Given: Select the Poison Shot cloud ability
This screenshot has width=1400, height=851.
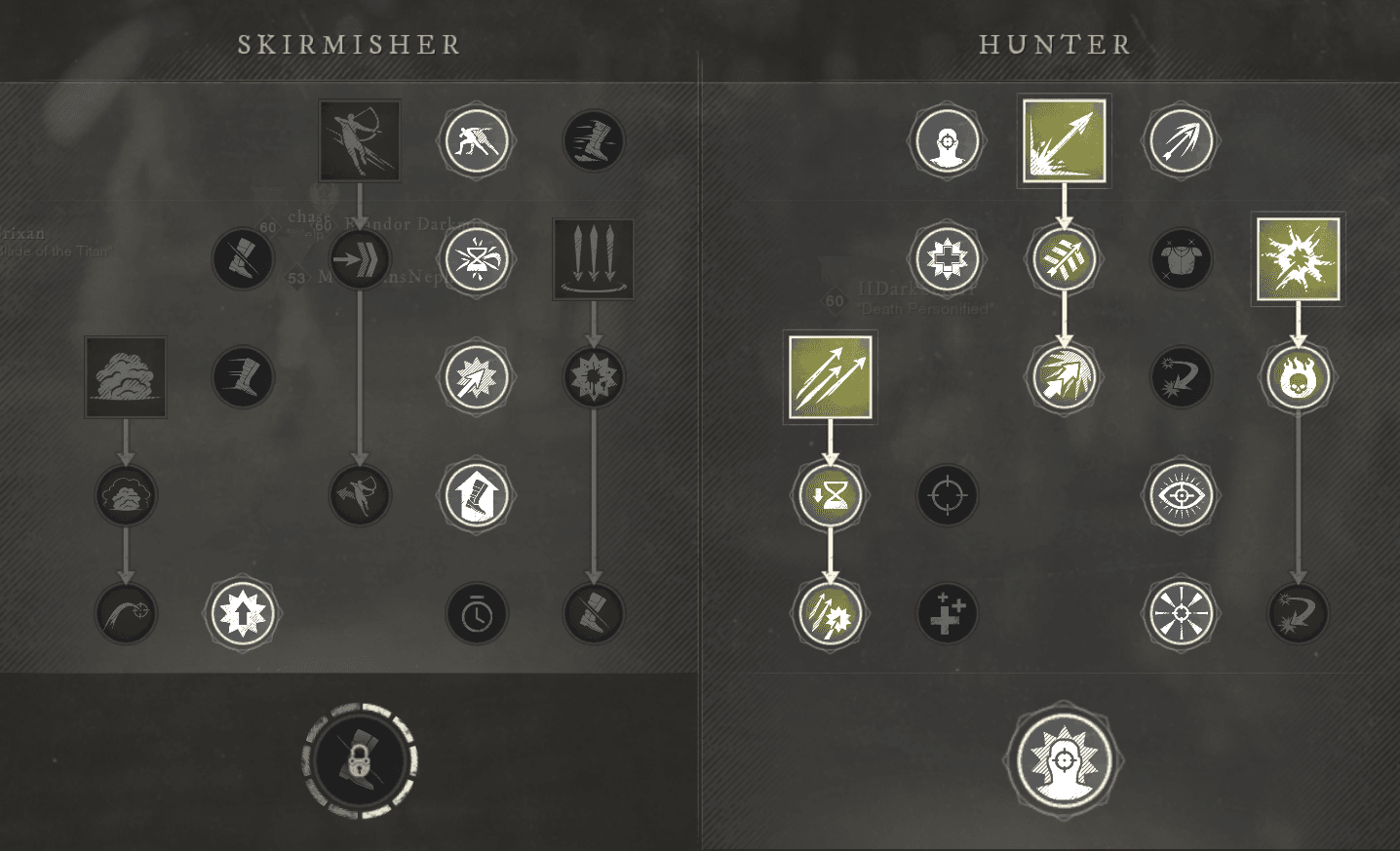Looking at the screenshot, I should [x=125, y=377].
